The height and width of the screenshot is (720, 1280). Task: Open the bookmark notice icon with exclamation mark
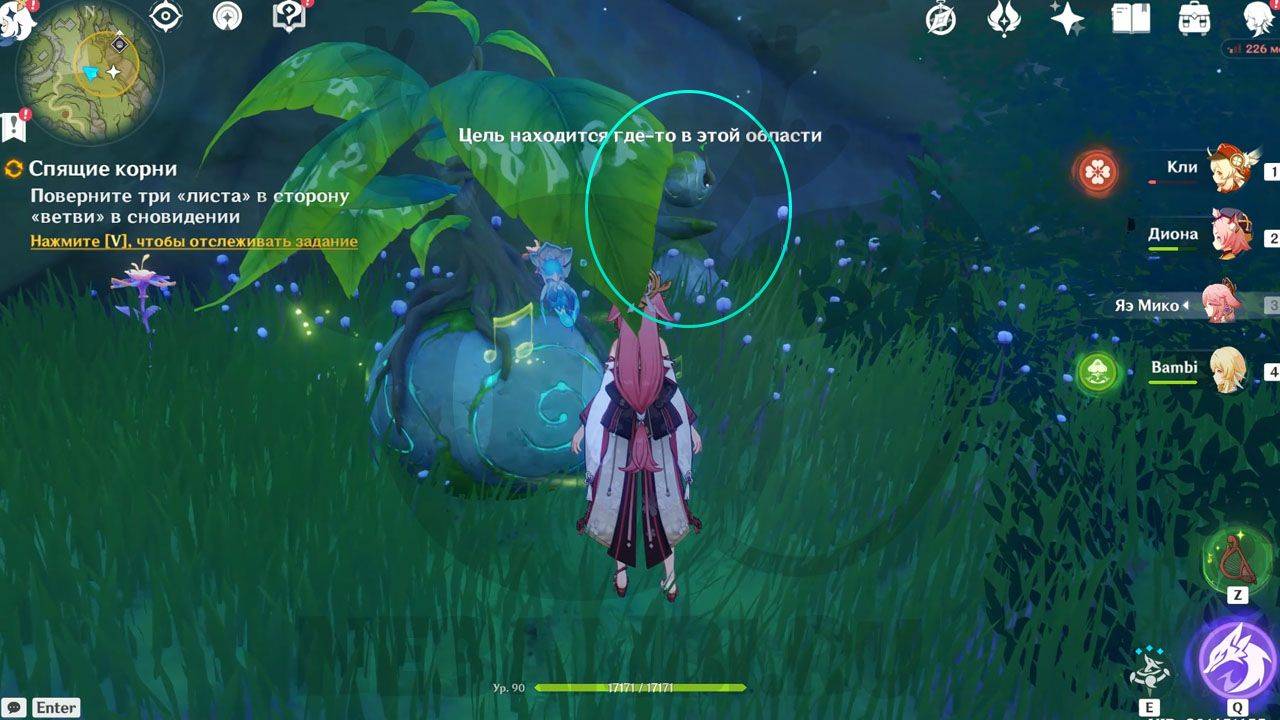coord(14,126)
